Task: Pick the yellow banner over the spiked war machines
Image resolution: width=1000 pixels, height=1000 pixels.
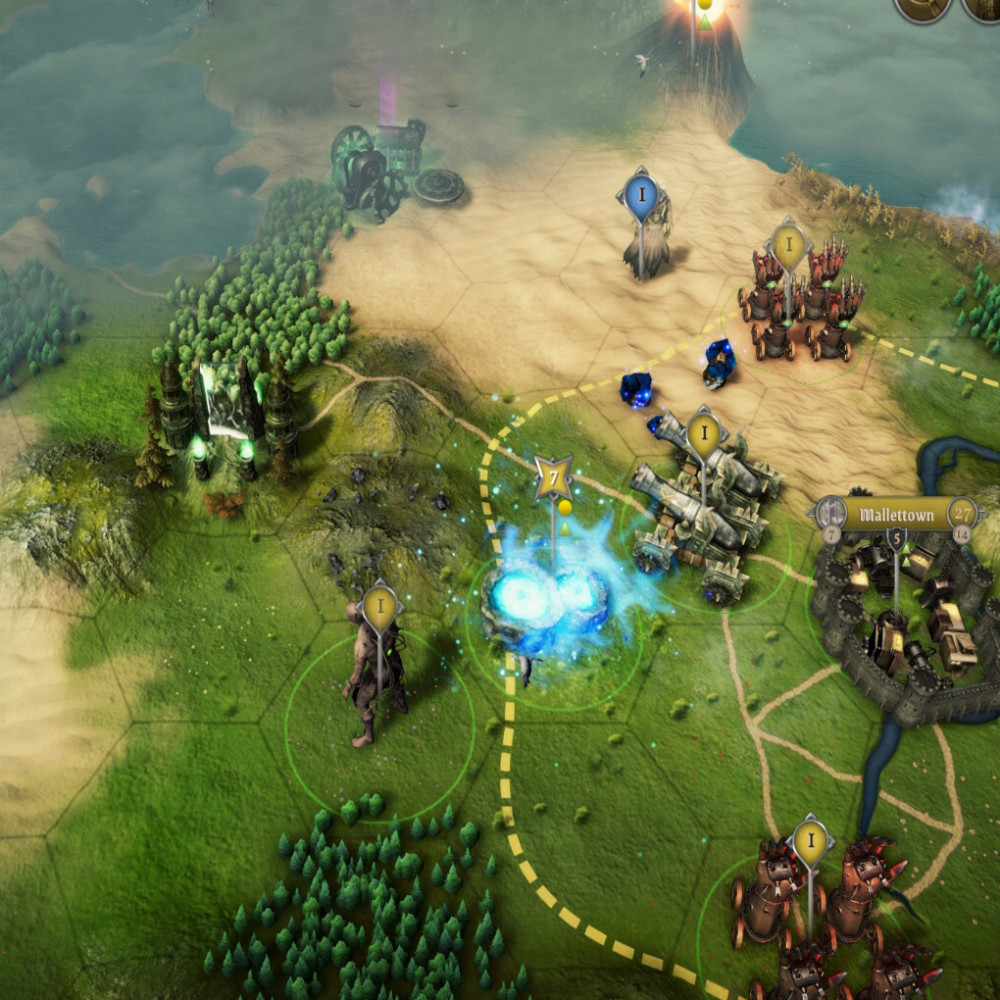Action: pos(788,245)
